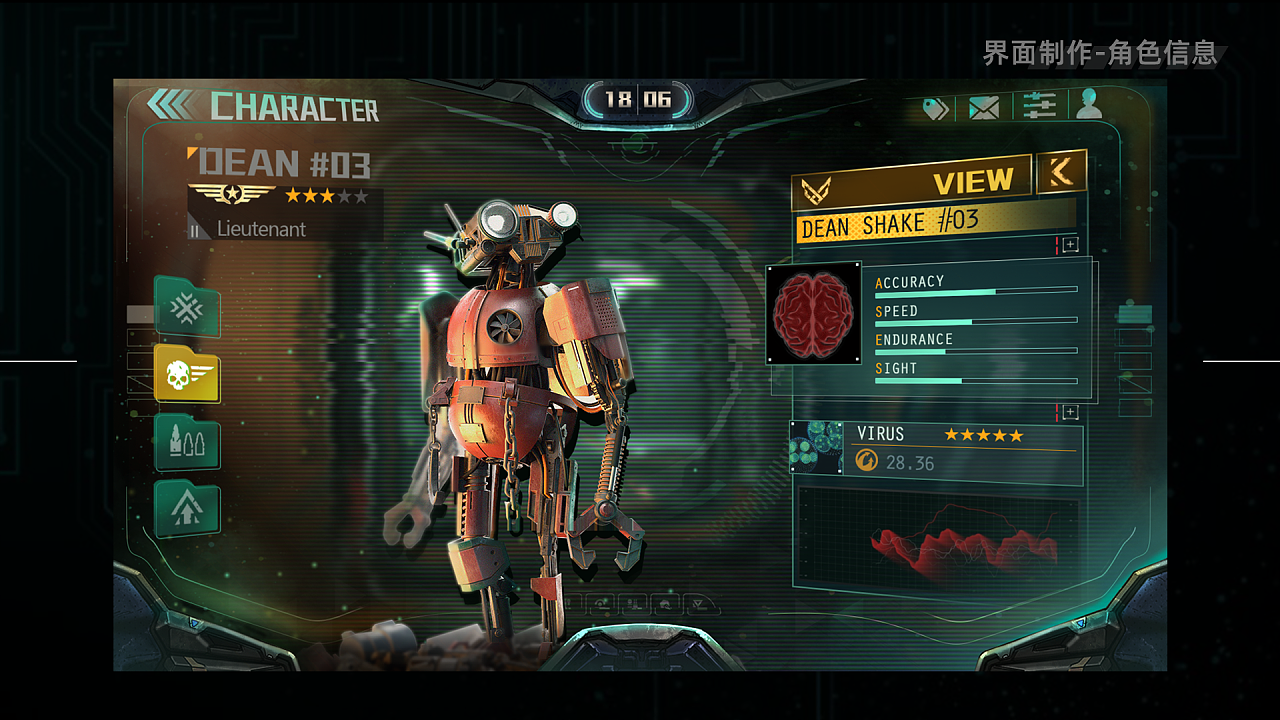The image size is (1280, 720).
Task: Open the mail envelope icon
Action: coord(984,107)
